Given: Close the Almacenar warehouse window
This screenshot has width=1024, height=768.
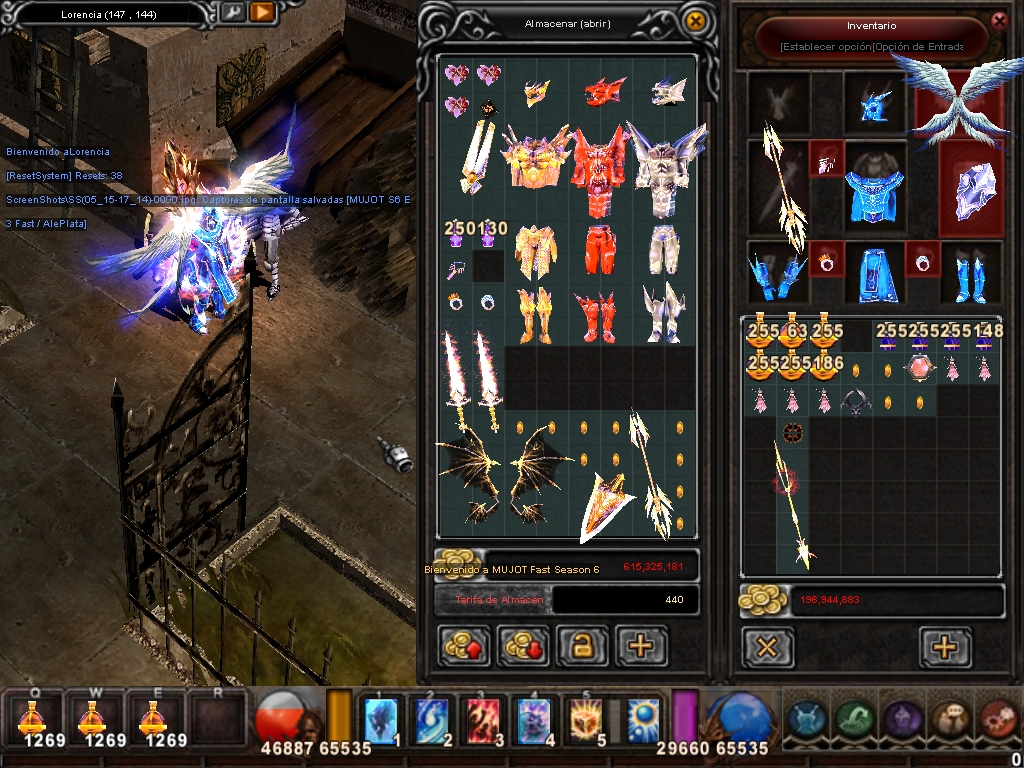Looking at the screenshot, I should pyautogui.click(x=695, y=21).
